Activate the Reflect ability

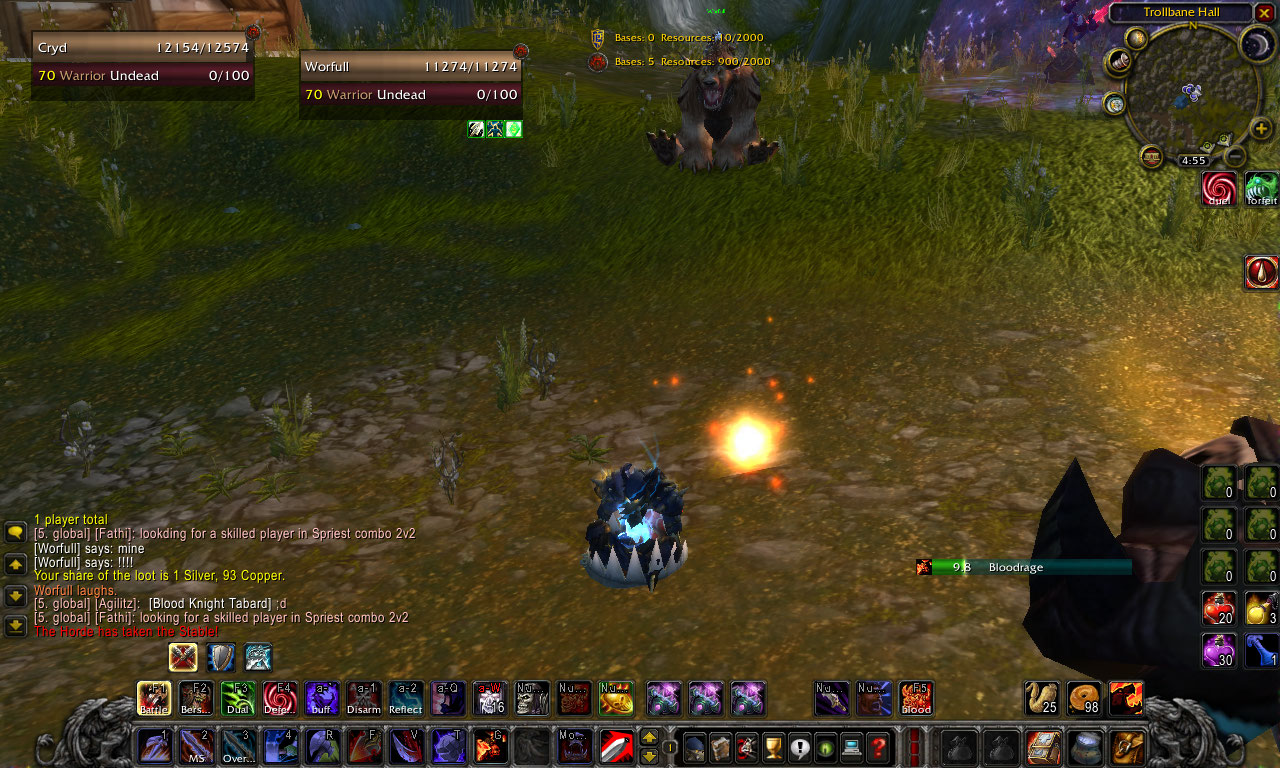point(406,698)
